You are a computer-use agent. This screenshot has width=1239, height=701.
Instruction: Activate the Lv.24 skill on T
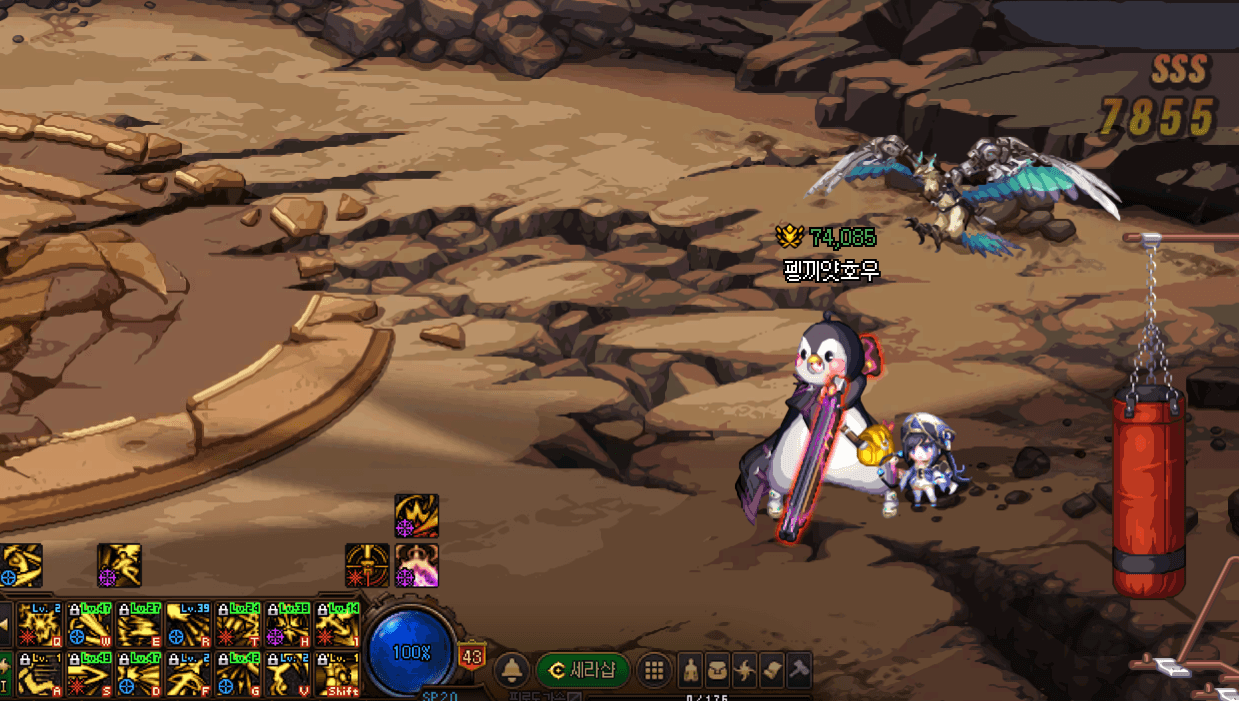point(238,626)
